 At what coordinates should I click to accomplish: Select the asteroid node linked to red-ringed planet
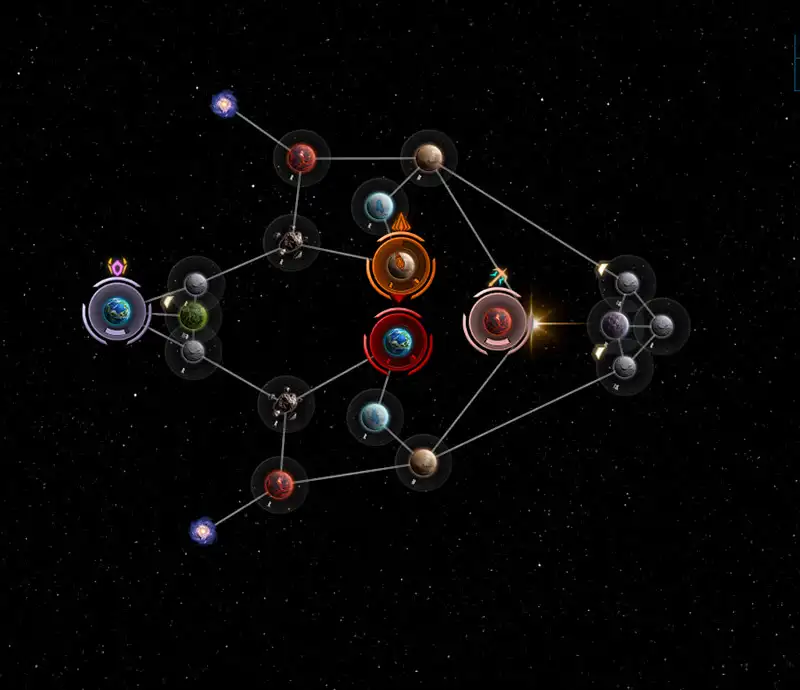(x=286, y=403)
